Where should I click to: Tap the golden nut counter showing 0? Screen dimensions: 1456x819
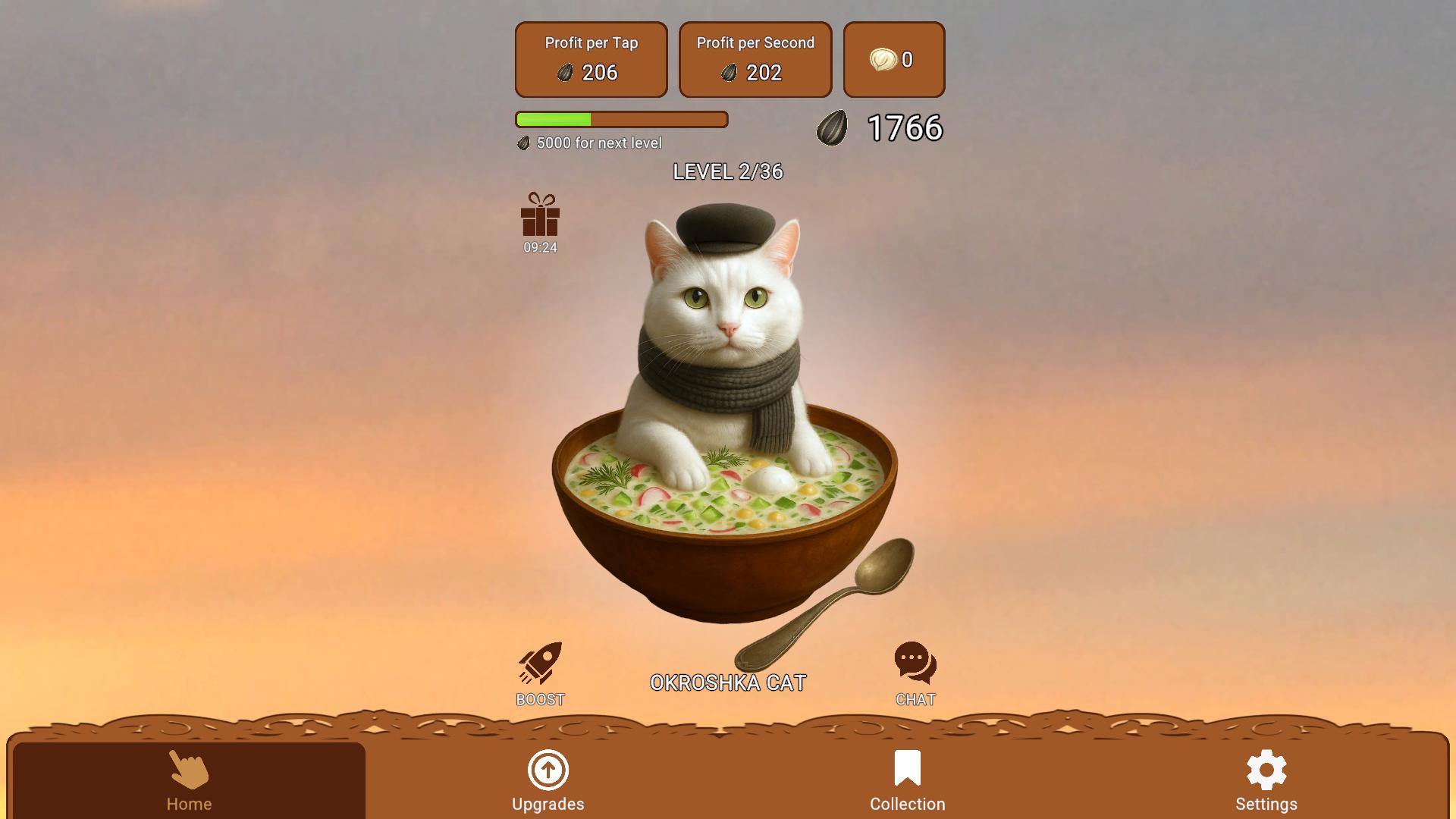pos(893,59)
